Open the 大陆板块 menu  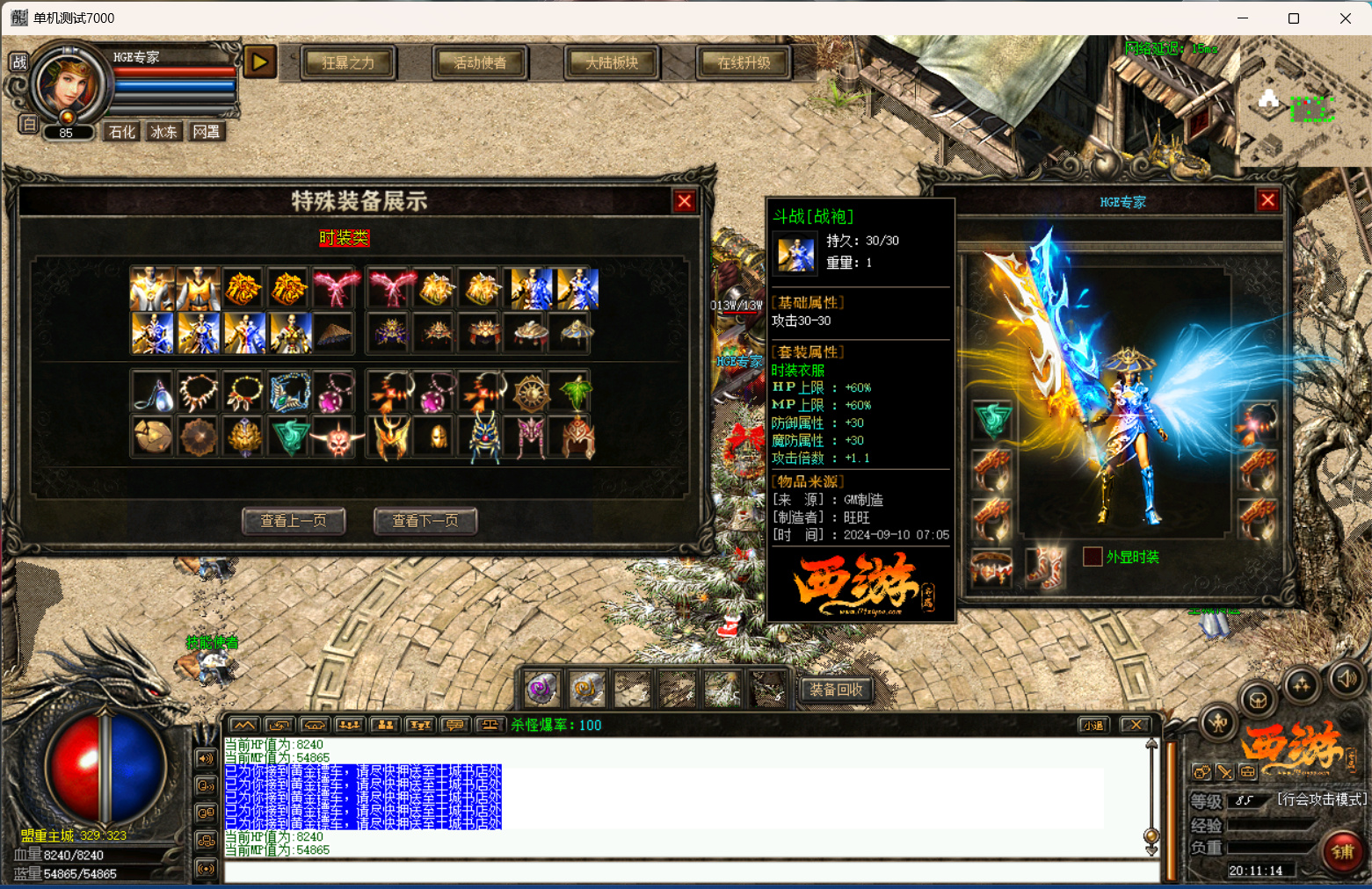(612, 62)
